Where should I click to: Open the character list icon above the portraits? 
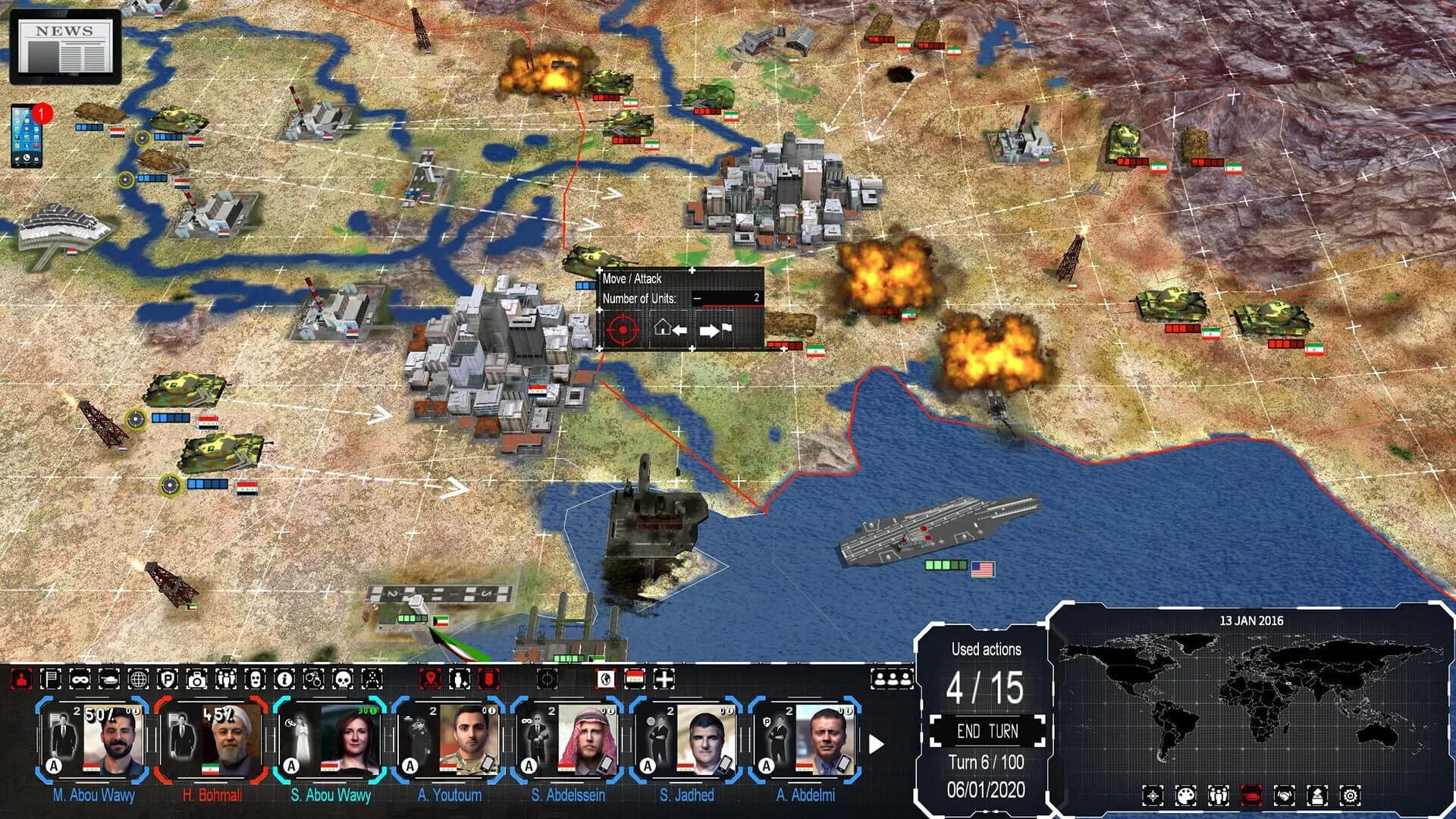click(893, 679)
